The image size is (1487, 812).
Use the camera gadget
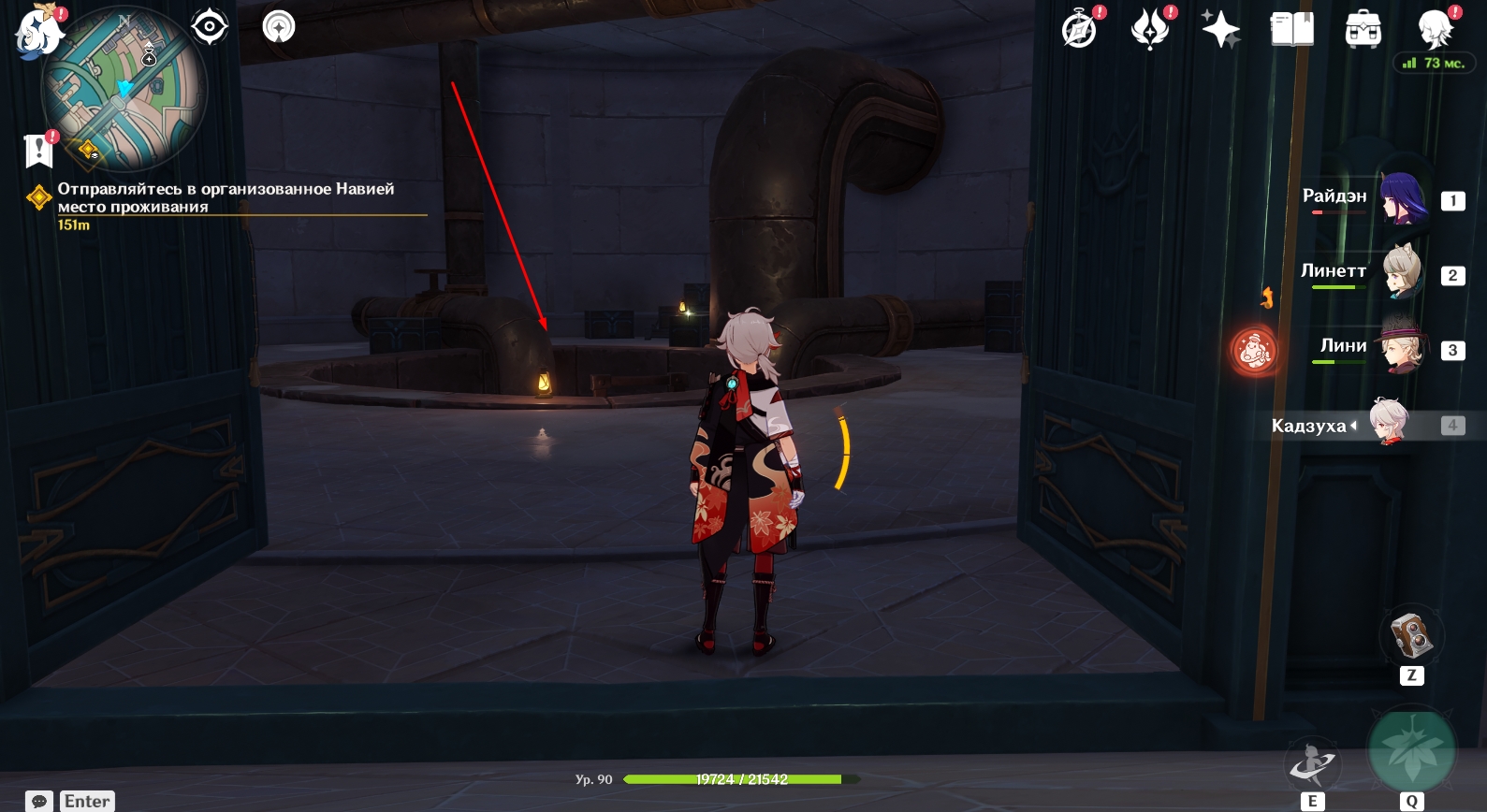pos(1411,635)
